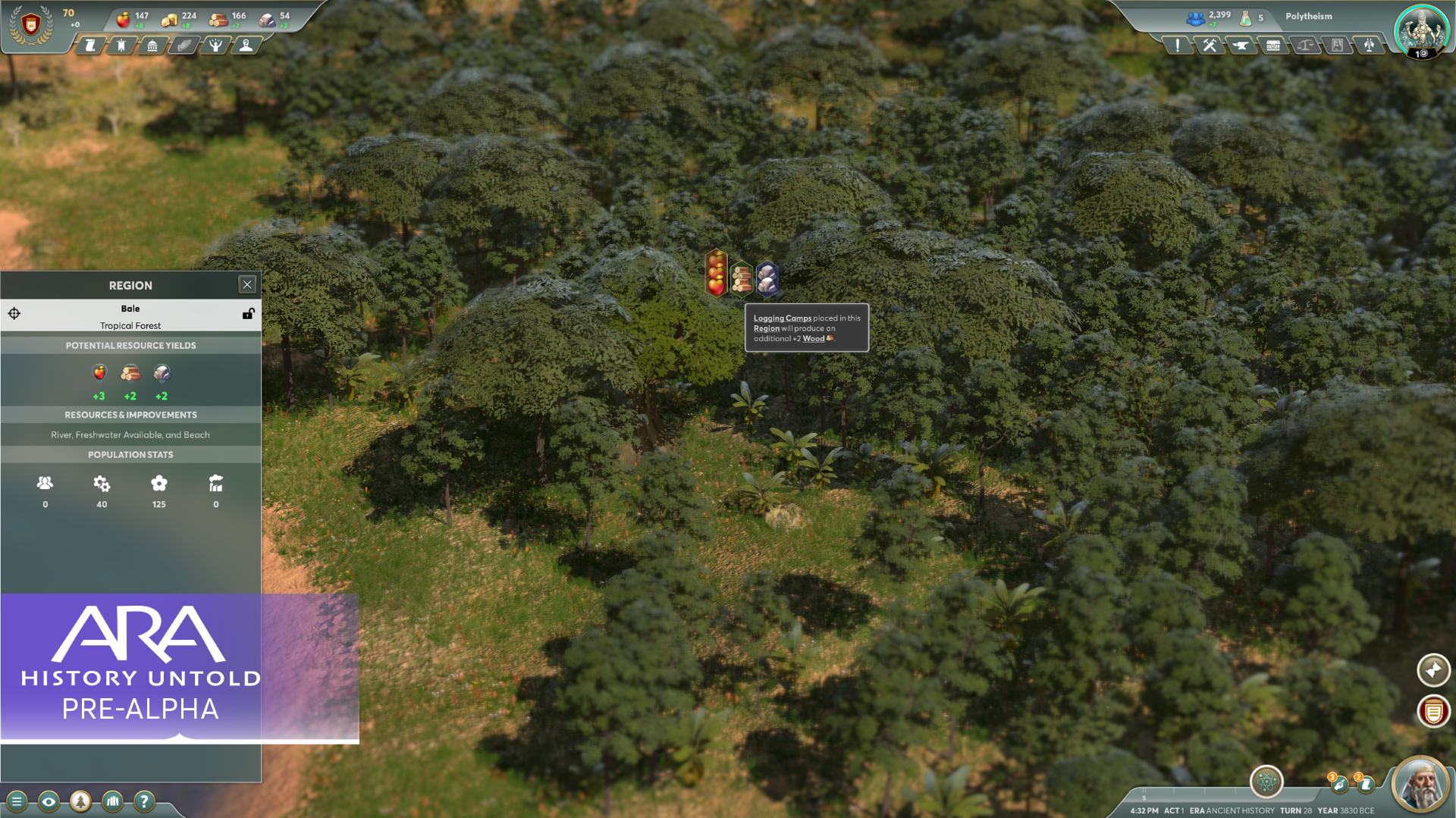Toggle the eye view-options button

pos(49,801)
